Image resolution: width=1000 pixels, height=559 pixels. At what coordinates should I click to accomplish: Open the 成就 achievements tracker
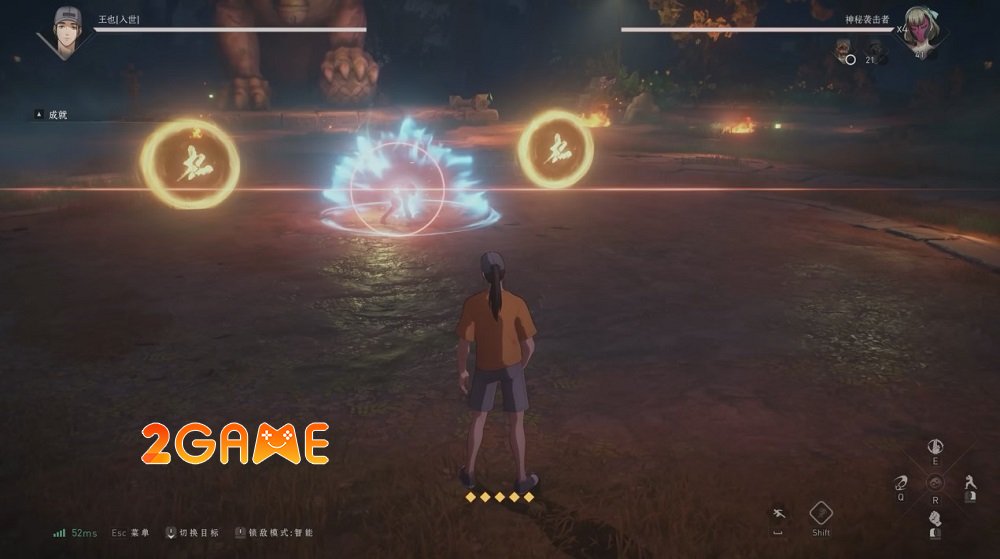[x=57, y=115]
